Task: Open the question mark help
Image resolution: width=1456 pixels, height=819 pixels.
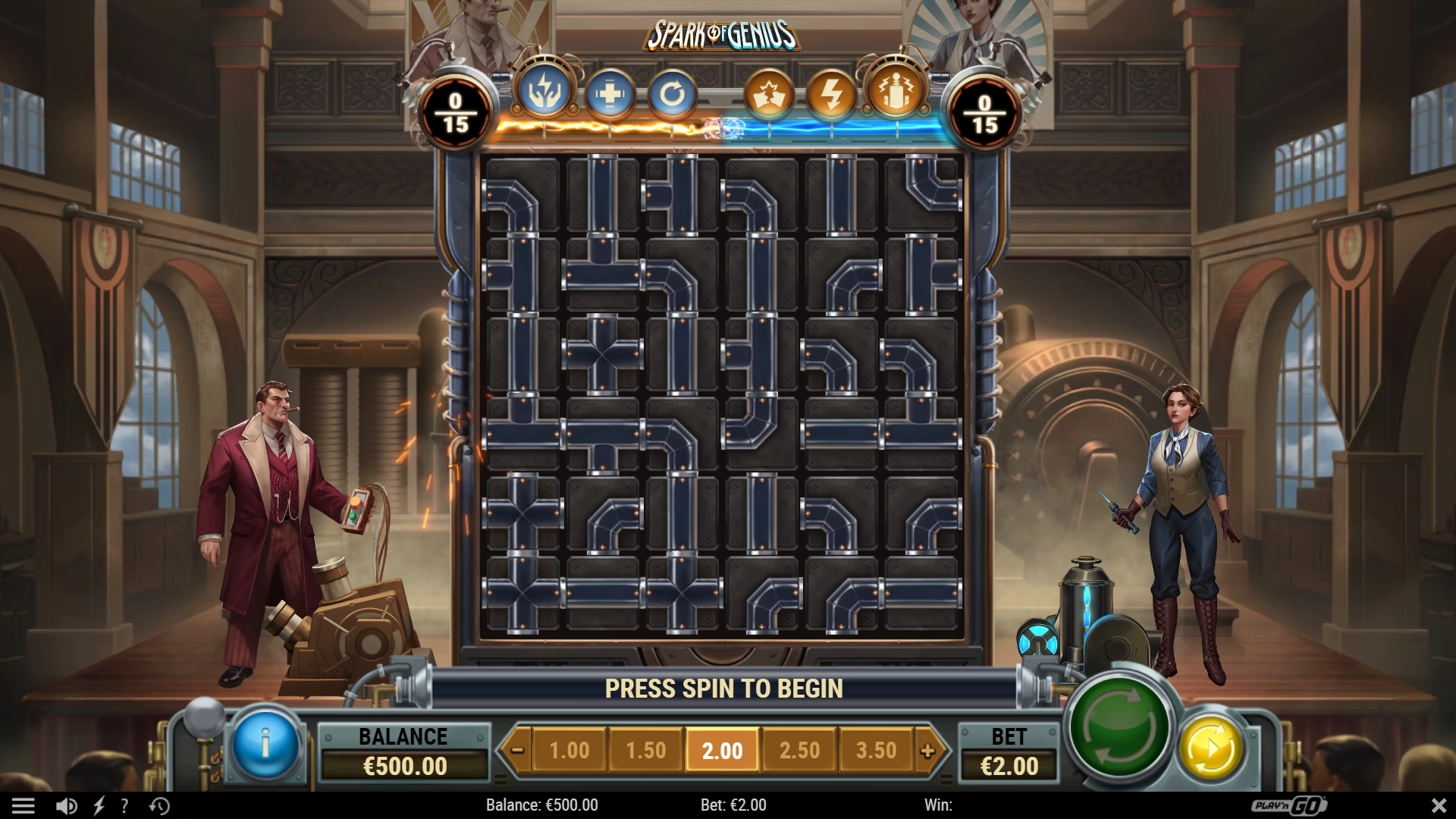Action: [124, 805]
